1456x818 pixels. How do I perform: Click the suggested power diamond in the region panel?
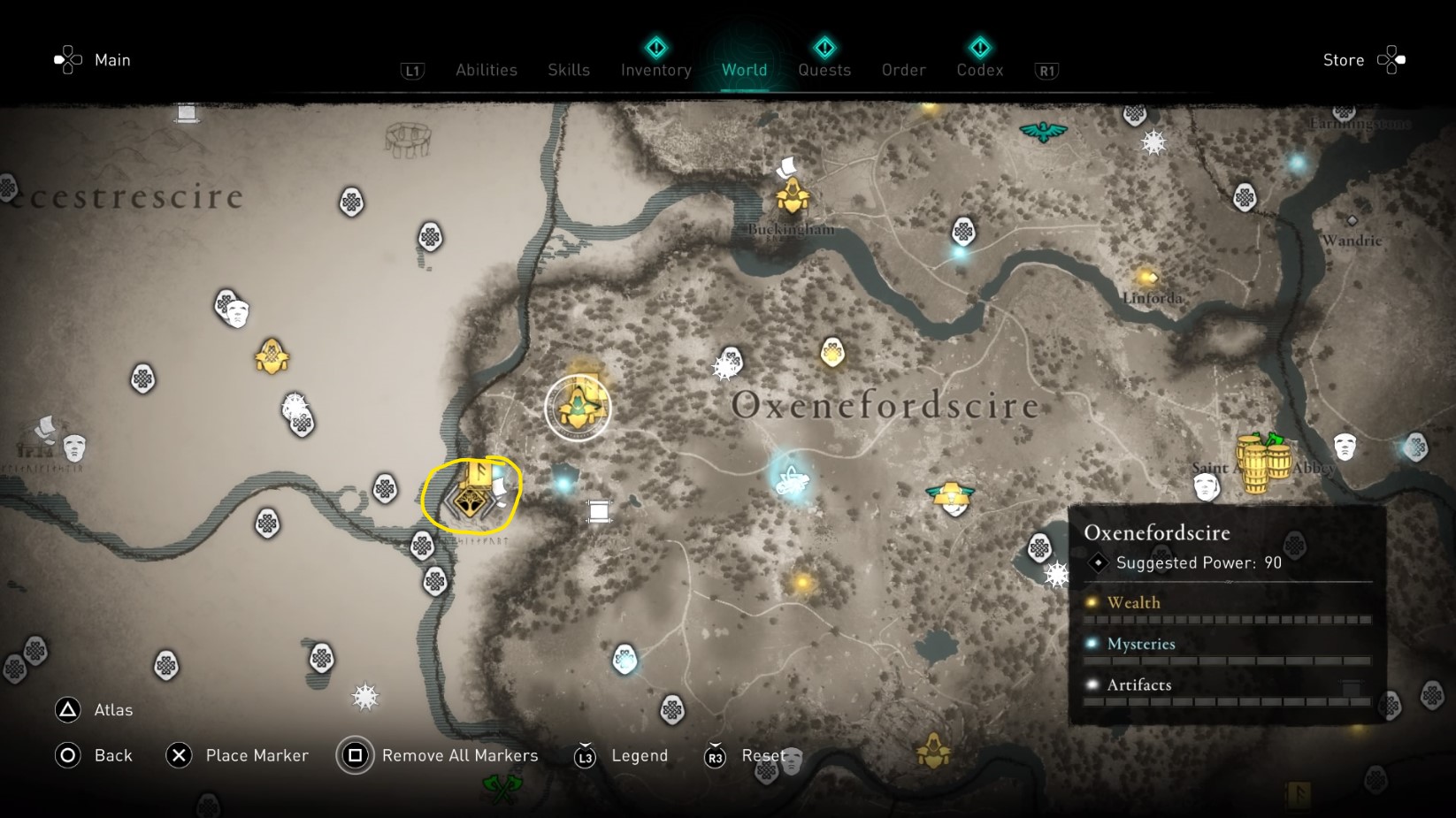(1097, 562)
